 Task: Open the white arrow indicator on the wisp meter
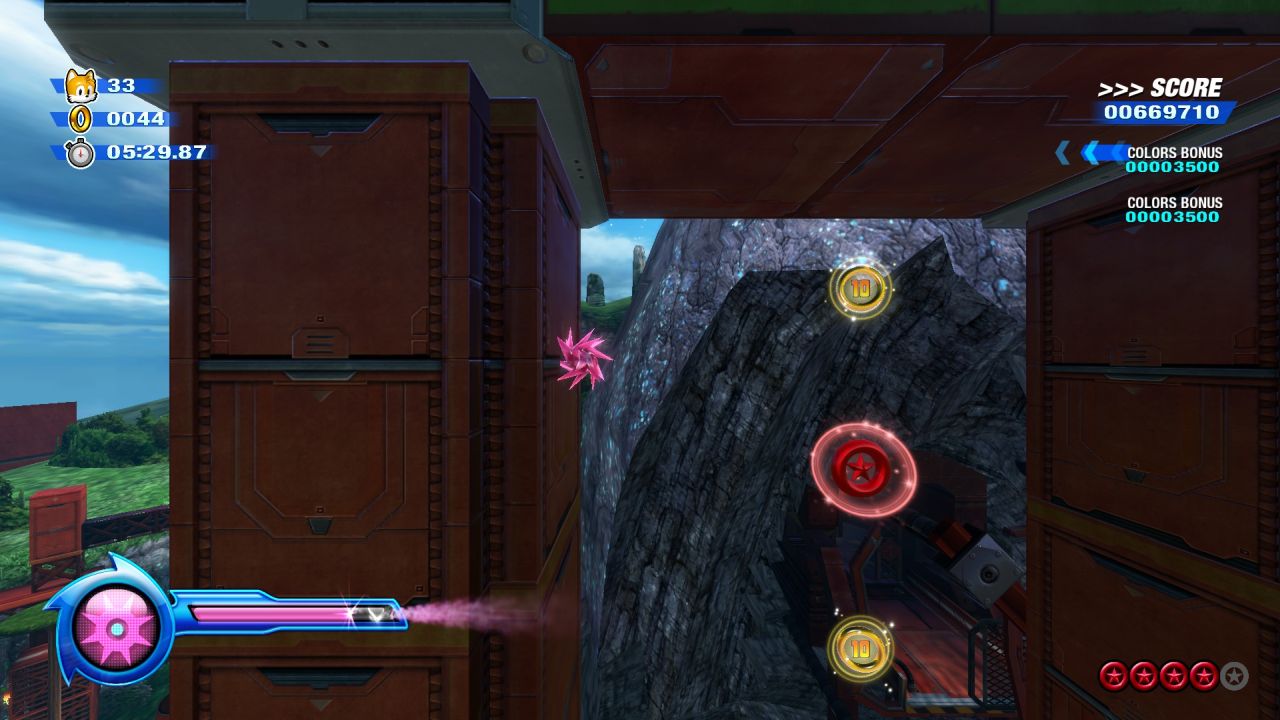pos(377,614)
